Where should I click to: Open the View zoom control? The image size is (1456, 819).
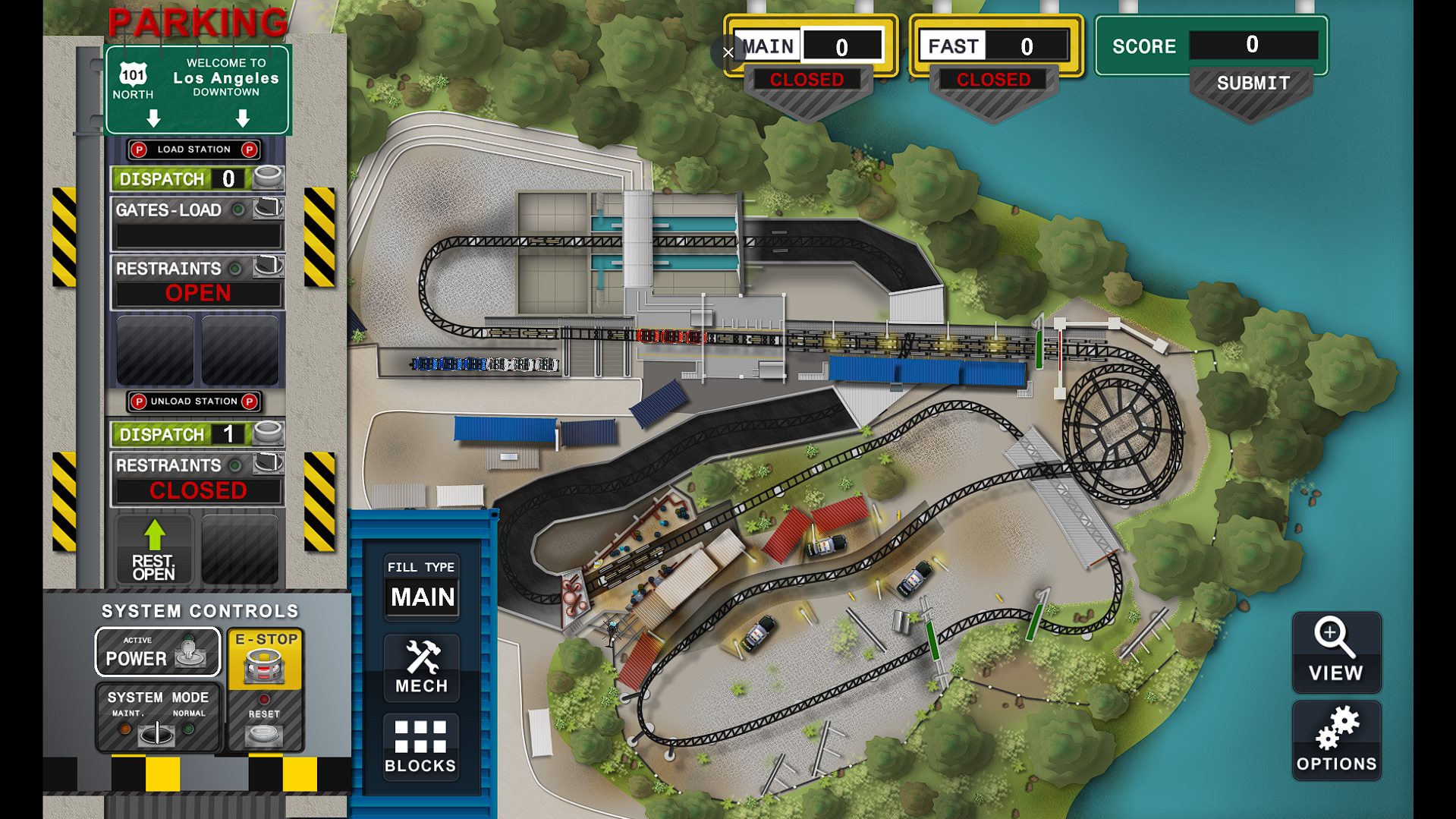[x=1336, y=652]
